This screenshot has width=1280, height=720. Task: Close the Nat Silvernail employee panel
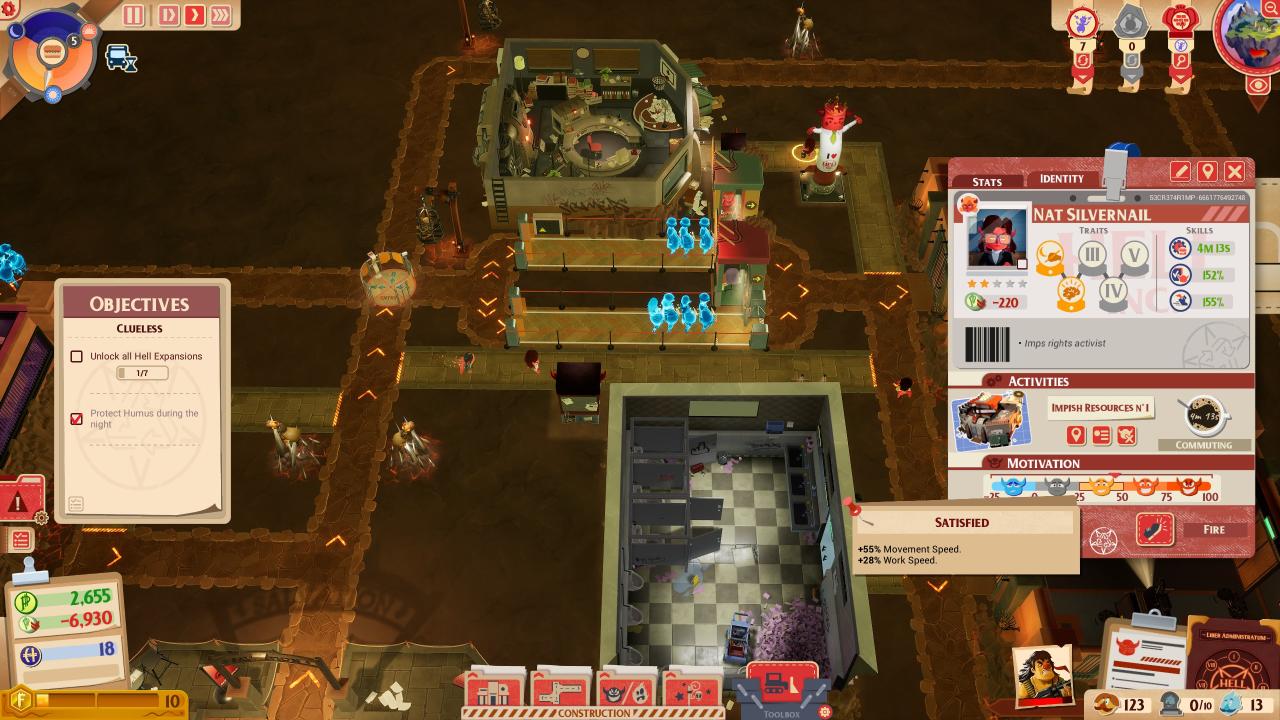pyautogui.click(x=1235, y=172)
